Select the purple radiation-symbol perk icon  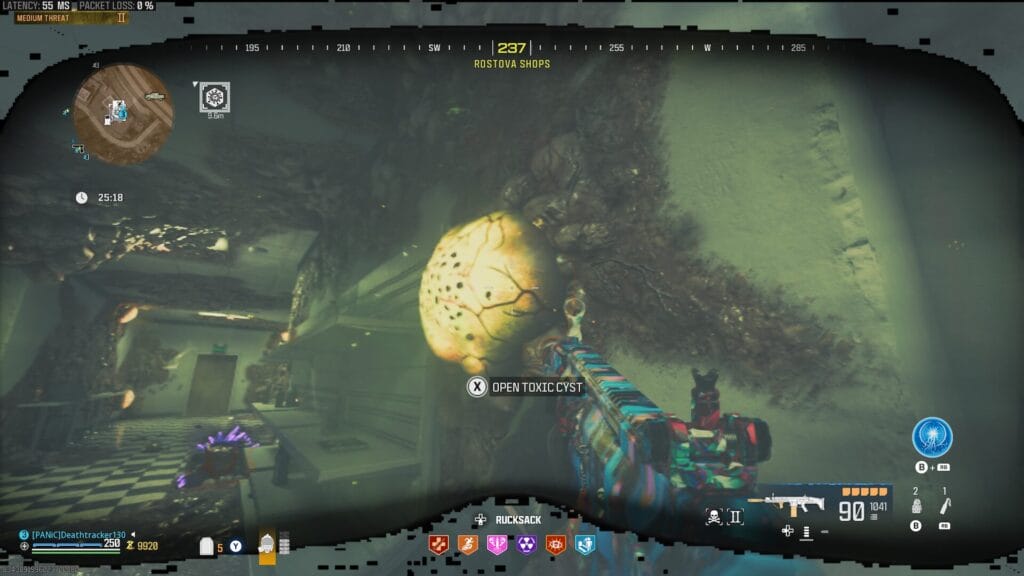525,544
